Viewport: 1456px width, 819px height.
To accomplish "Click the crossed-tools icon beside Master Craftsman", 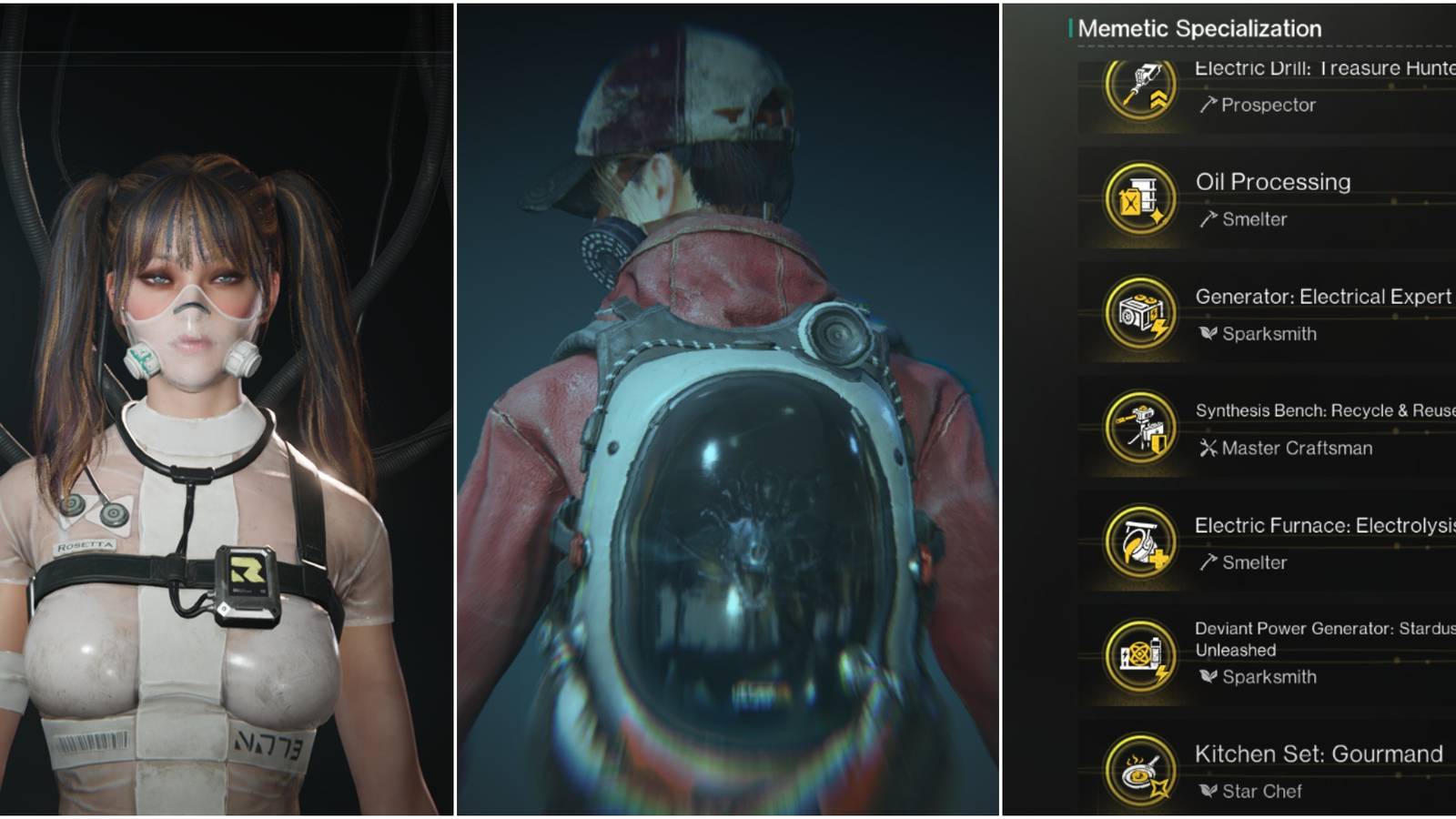I will pyautogui.click(x=1208, y=447).
